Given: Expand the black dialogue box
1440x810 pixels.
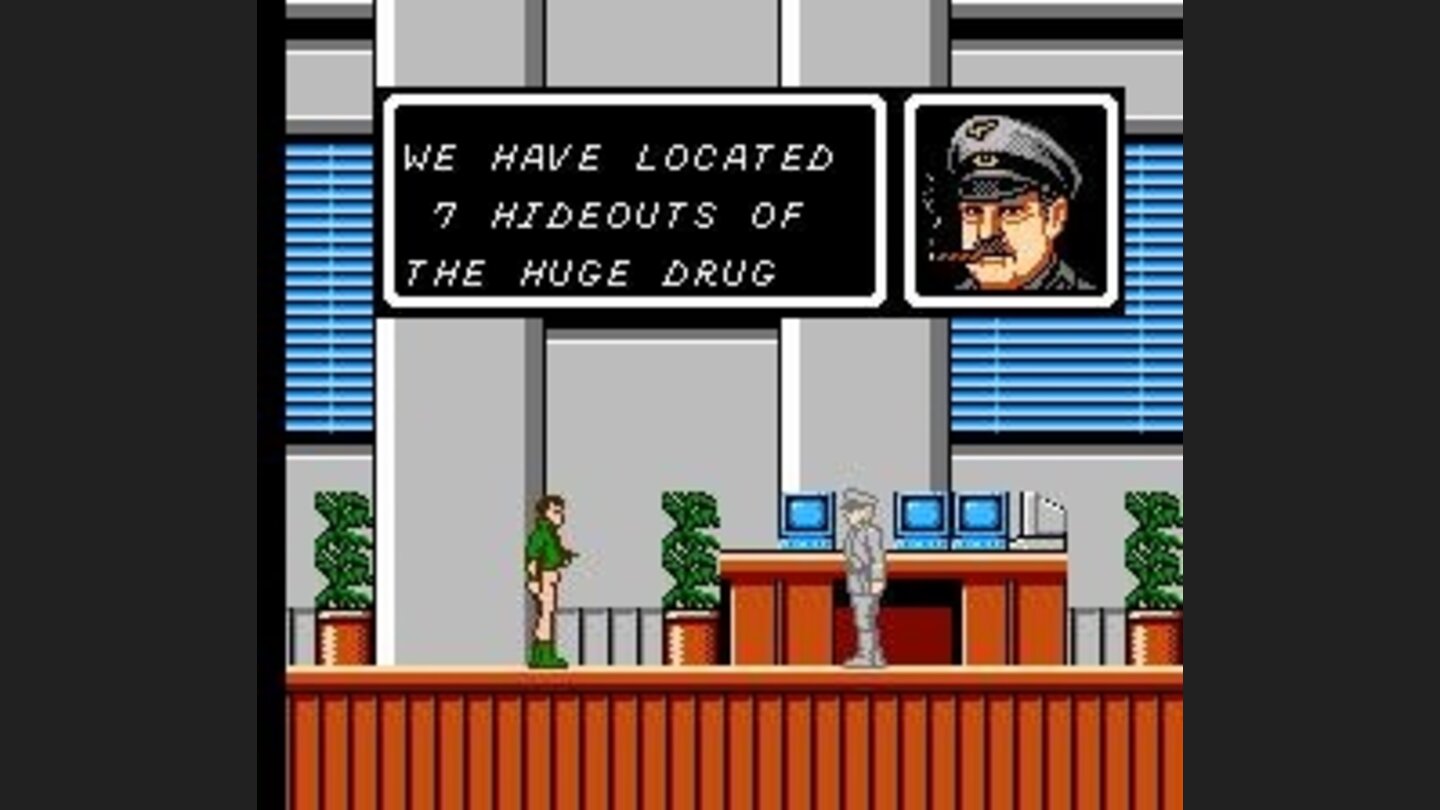Looking at the screenshot, I should tap(635, 200).
